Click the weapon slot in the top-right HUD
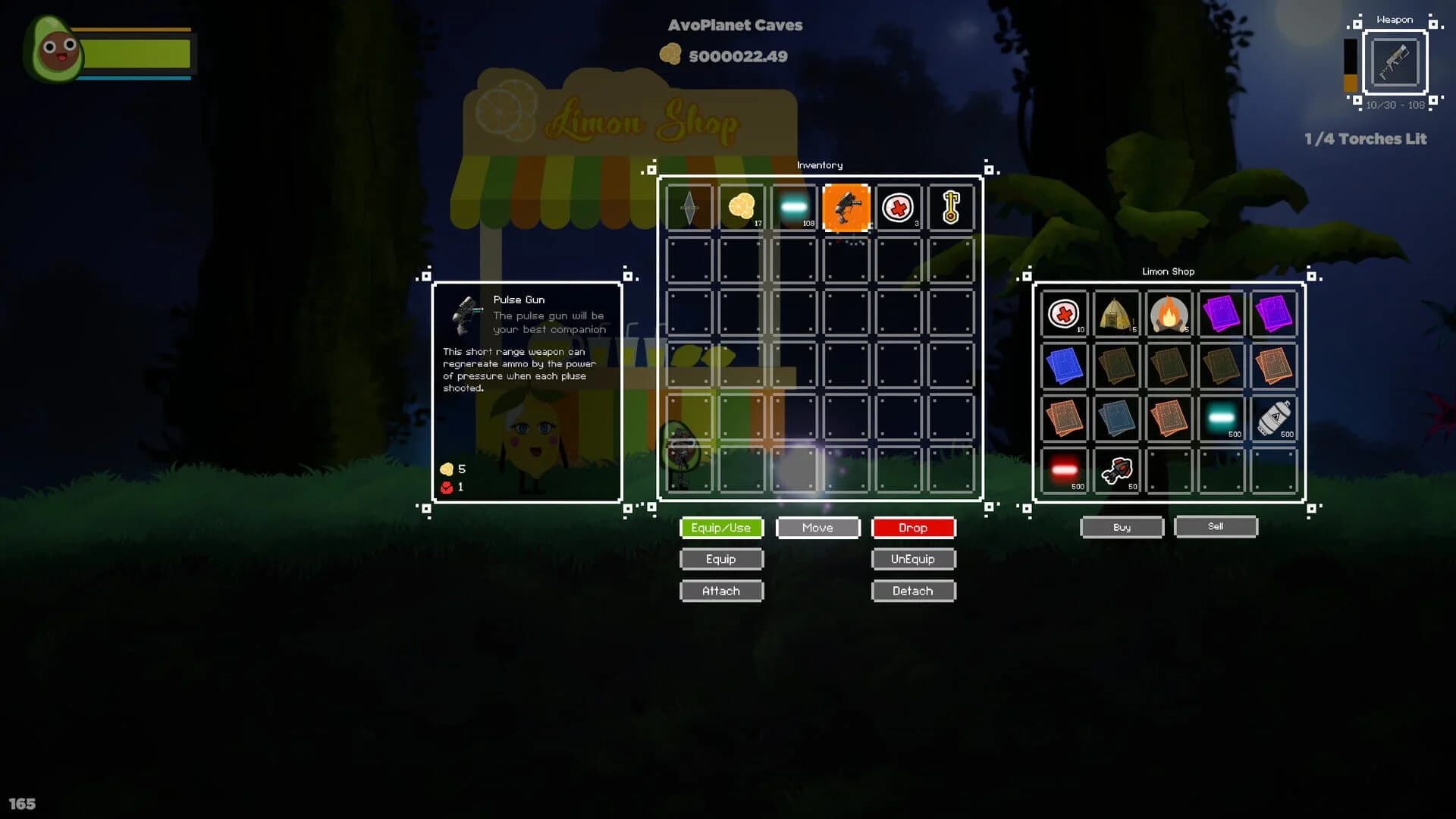1456x819 pixels. pos(1395,64)
